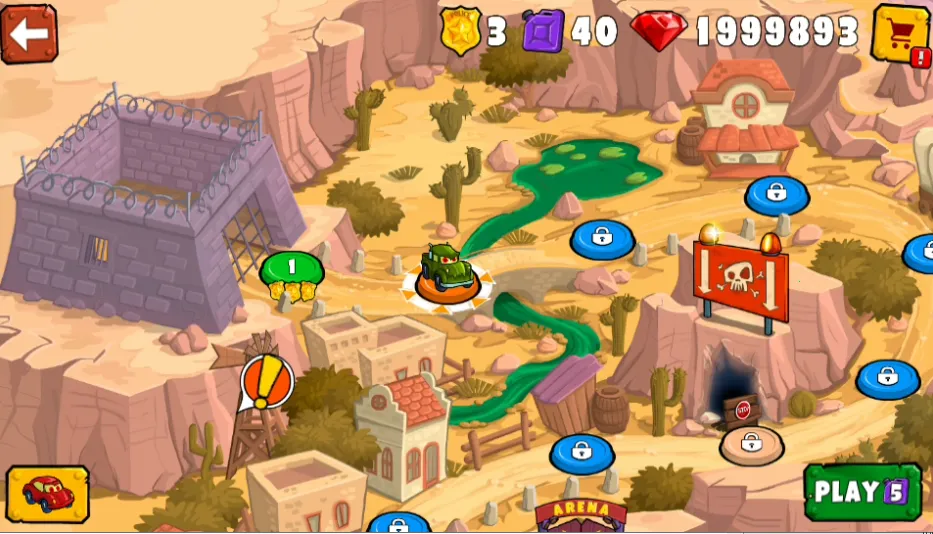Screen dimensions: 933x534
Task: Open the shopping cart store
Action: pos(901,34)
